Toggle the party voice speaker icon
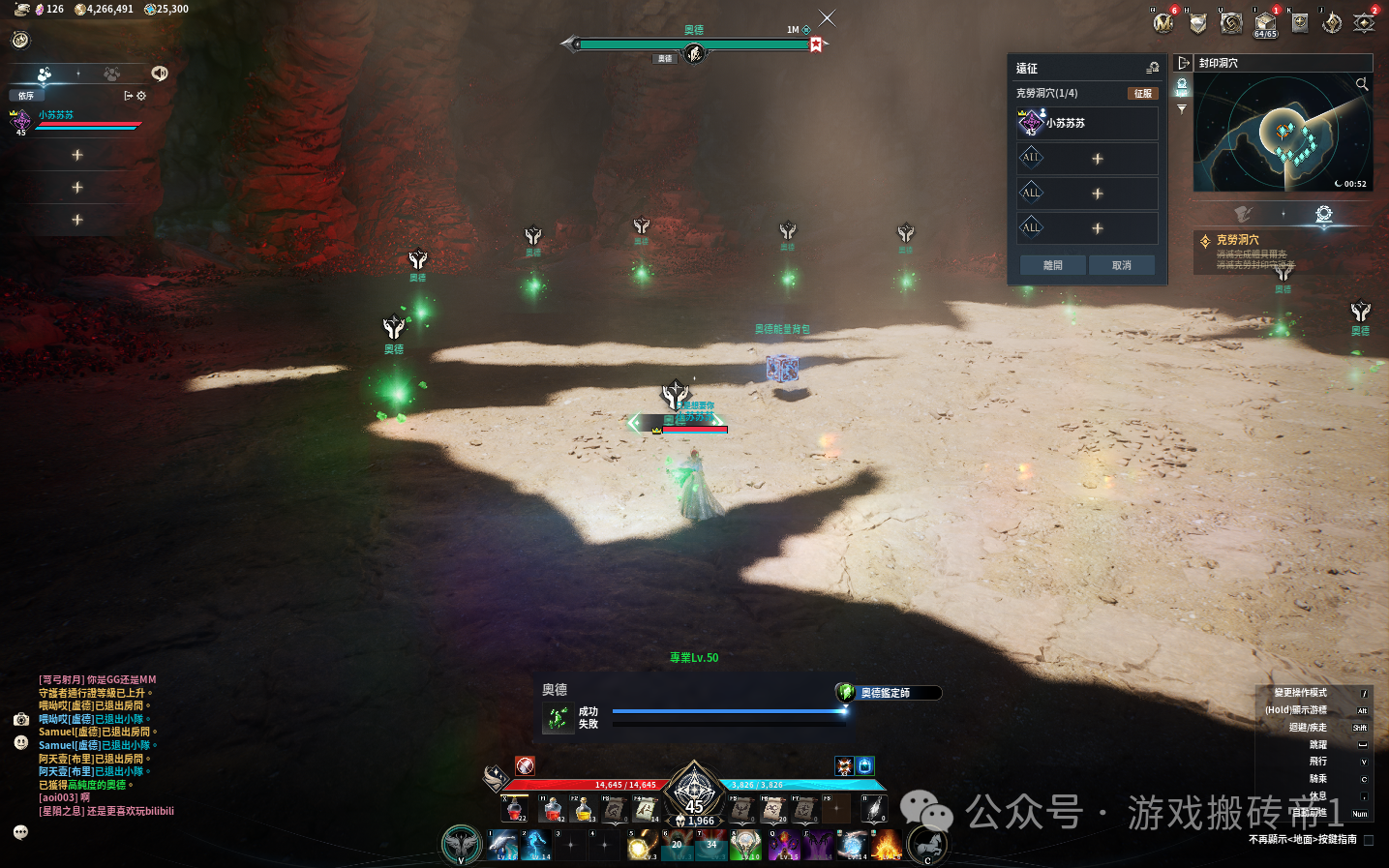Screen dimensions: 1389x868 160,74
